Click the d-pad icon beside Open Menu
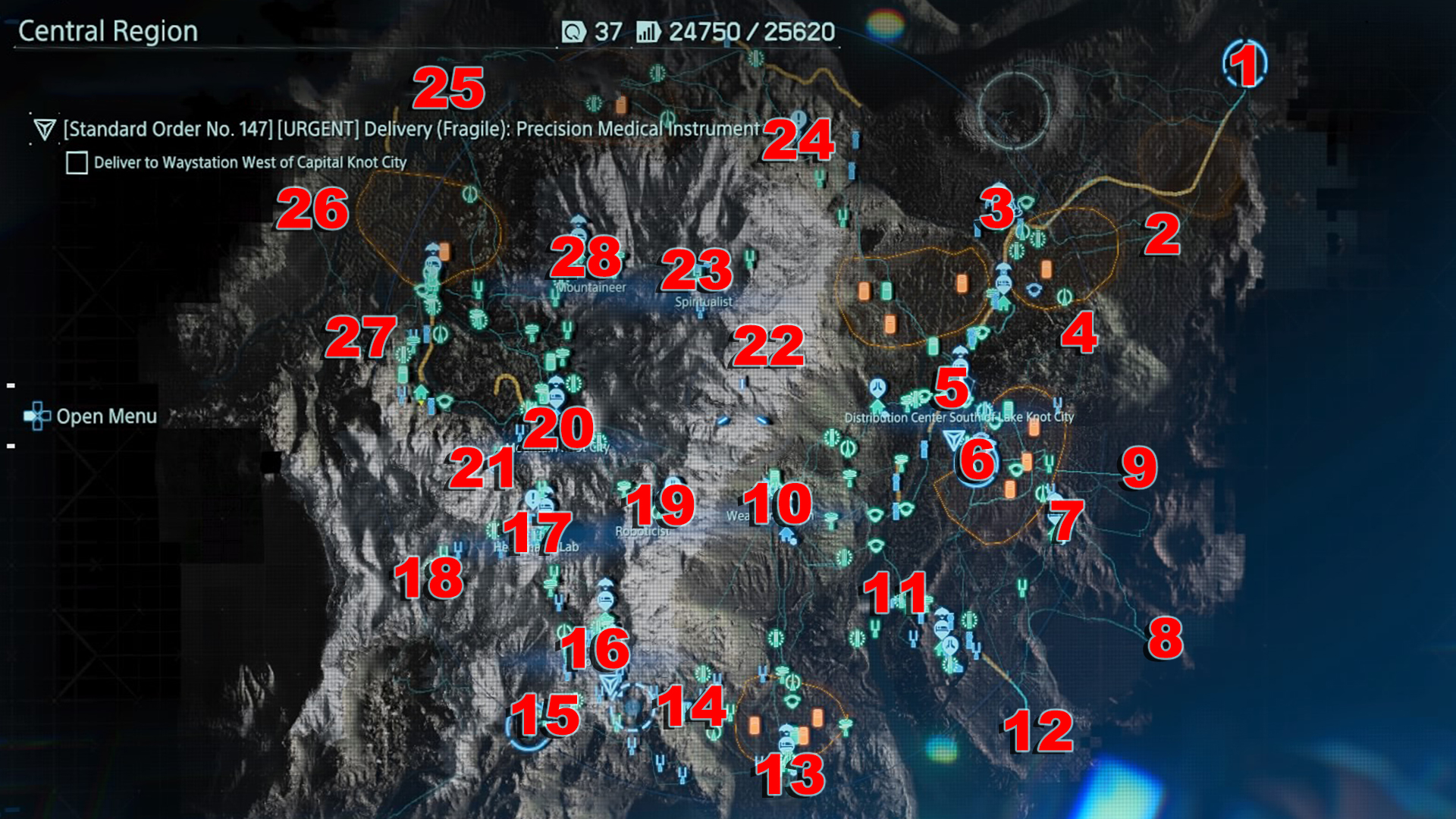 pyautogui.click(x=36, y=416)
